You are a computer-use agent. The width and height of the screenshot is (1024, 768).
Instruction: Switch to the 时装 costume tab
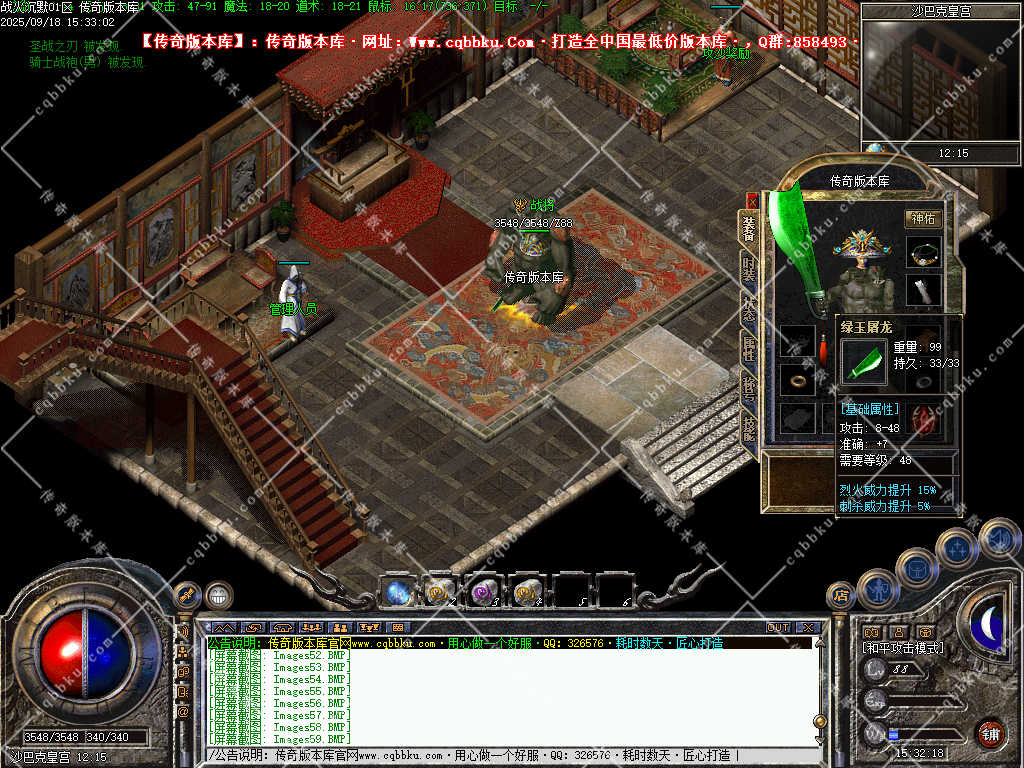click(x=749, y=268)
